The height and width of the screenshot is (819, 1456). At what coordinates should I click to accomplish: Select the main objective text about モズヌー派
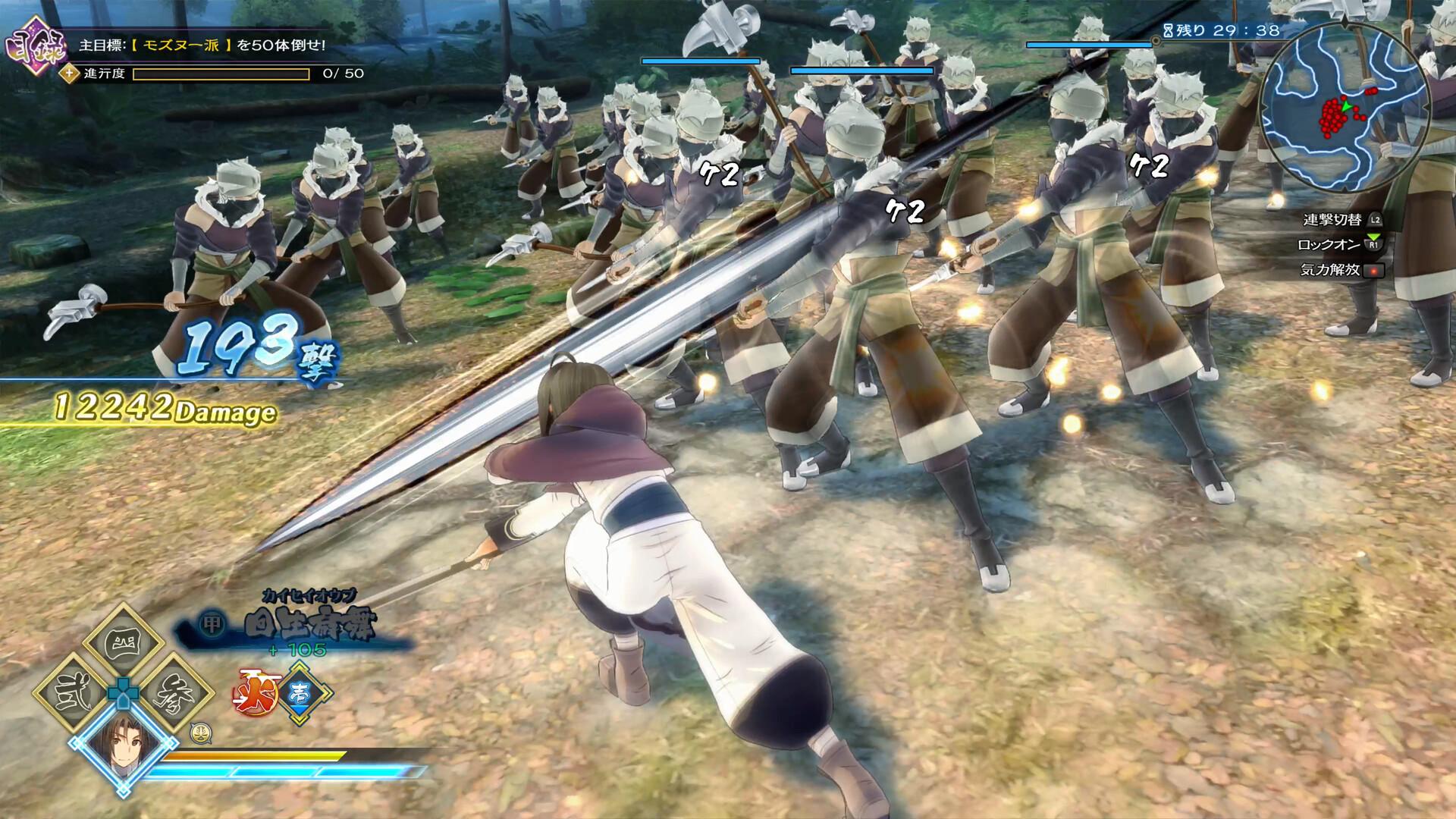(x=202, y=45)
